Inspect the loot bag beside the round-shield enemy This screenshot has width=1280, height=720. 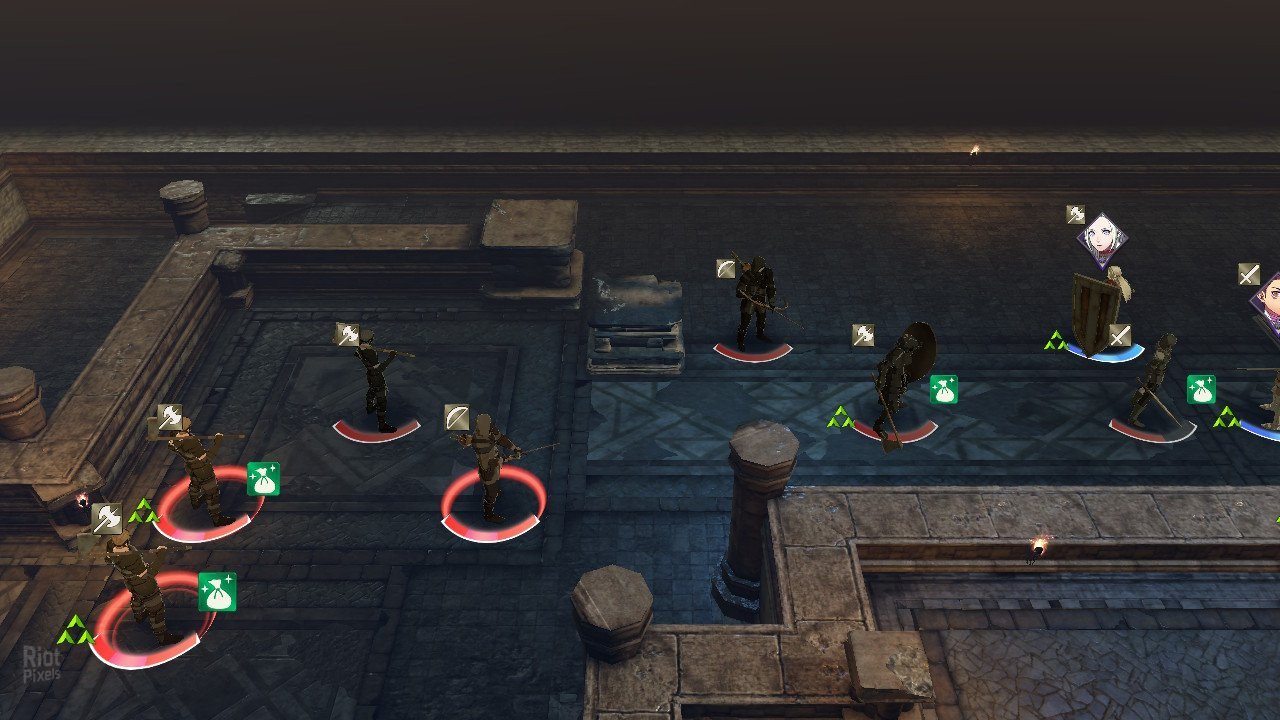point(943,389)
